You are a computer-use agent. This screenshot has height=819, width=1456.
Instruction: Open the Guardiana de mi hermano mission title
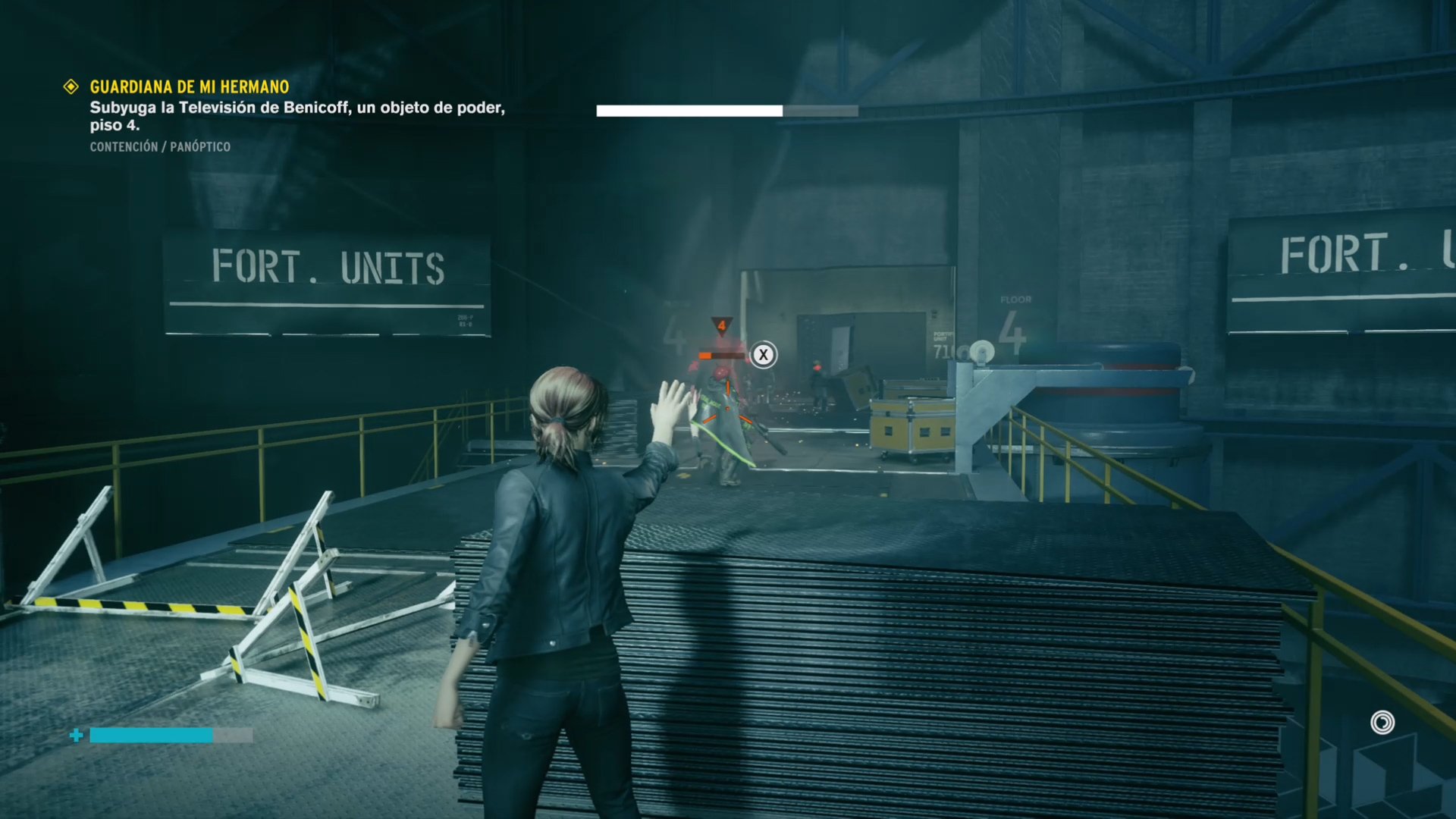coord(189,87)
